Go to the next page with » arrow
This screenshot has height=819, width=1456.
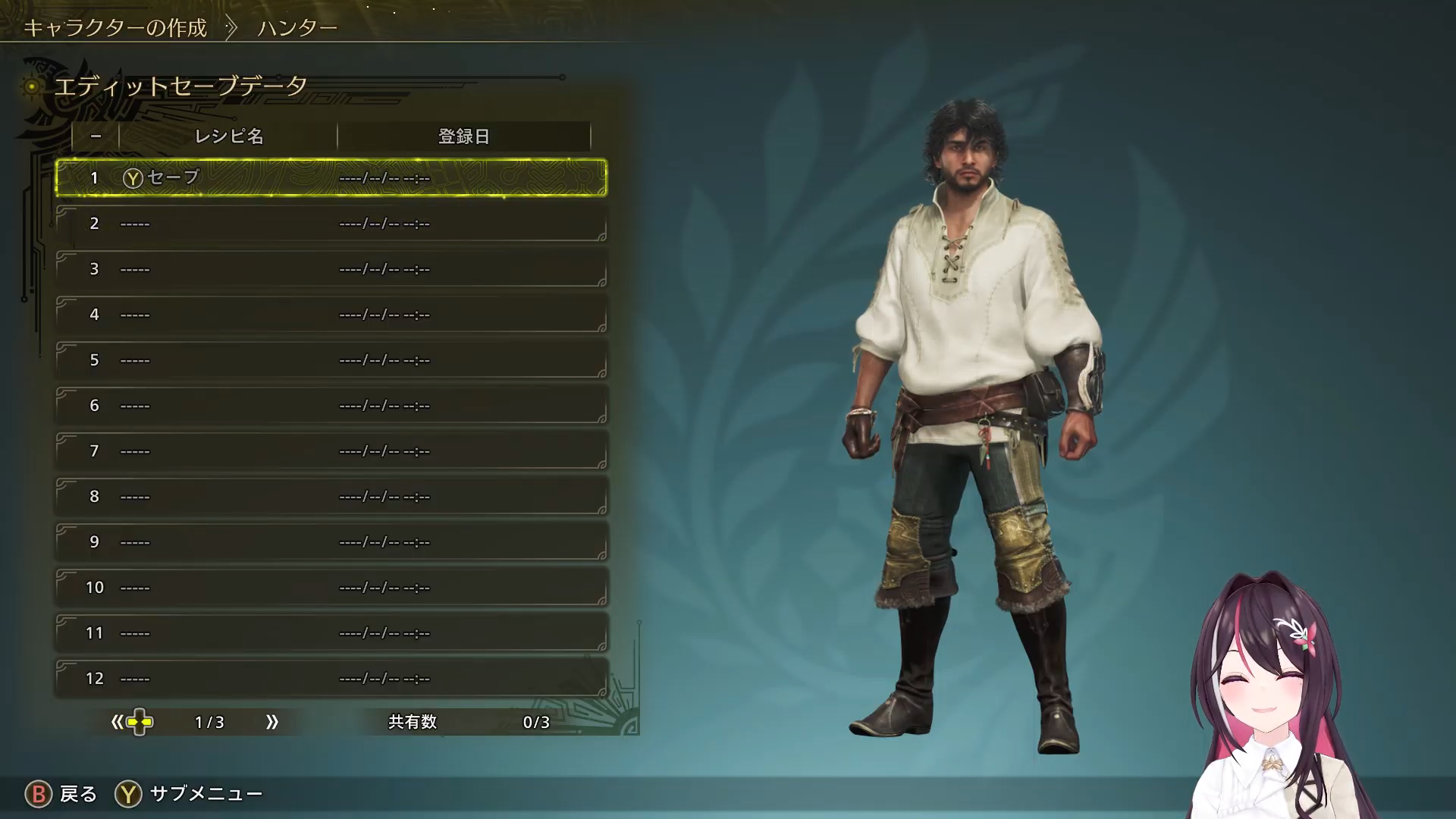[272, 722]
